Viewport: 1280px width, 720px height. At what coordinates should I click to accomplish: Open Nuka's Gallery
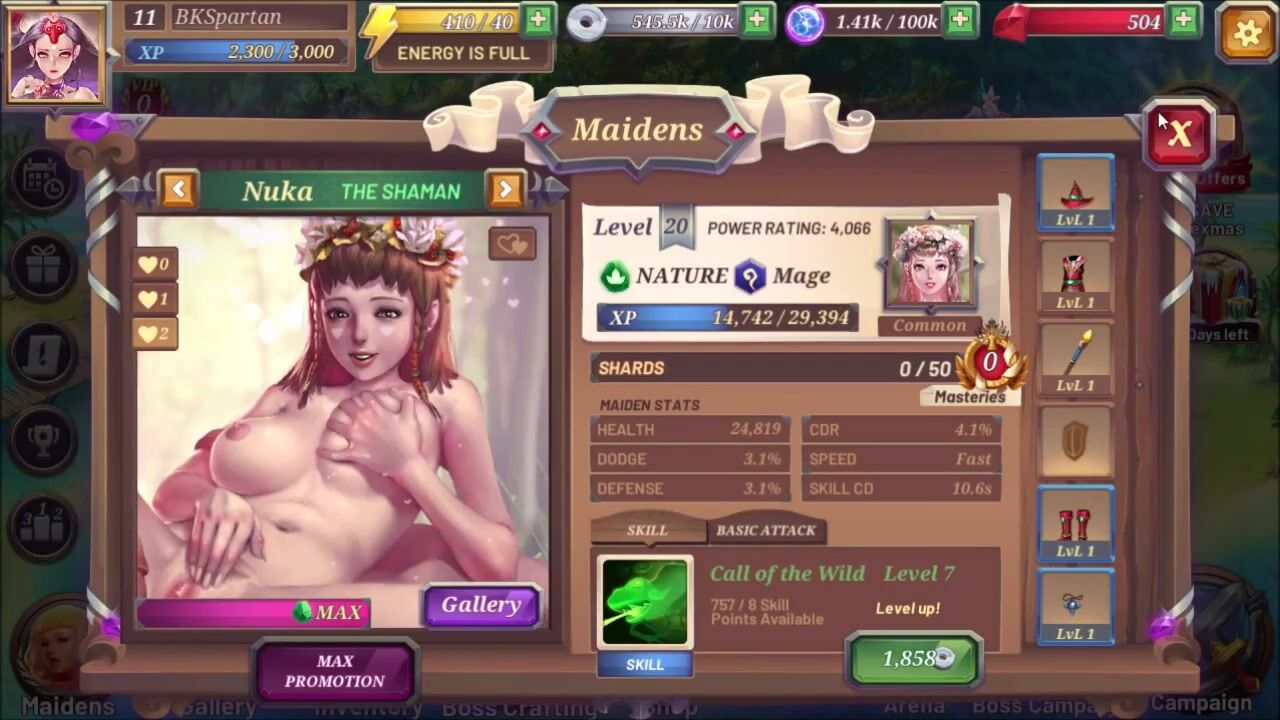click(x=481, y=605)
